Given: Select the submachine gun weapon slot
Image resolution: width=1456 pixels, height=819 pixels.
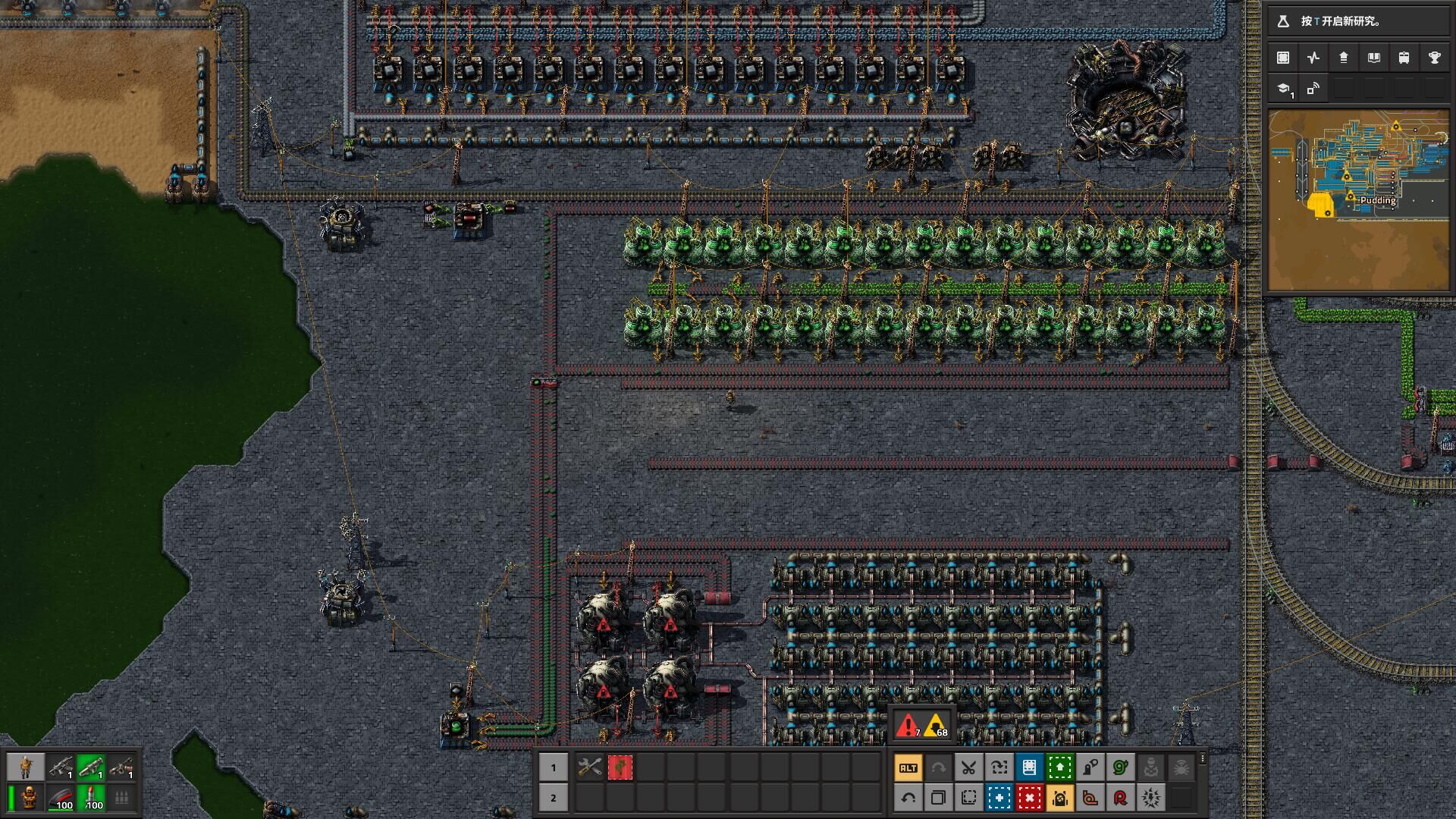Looking at the screenshot, I should (x=61, y=767).
